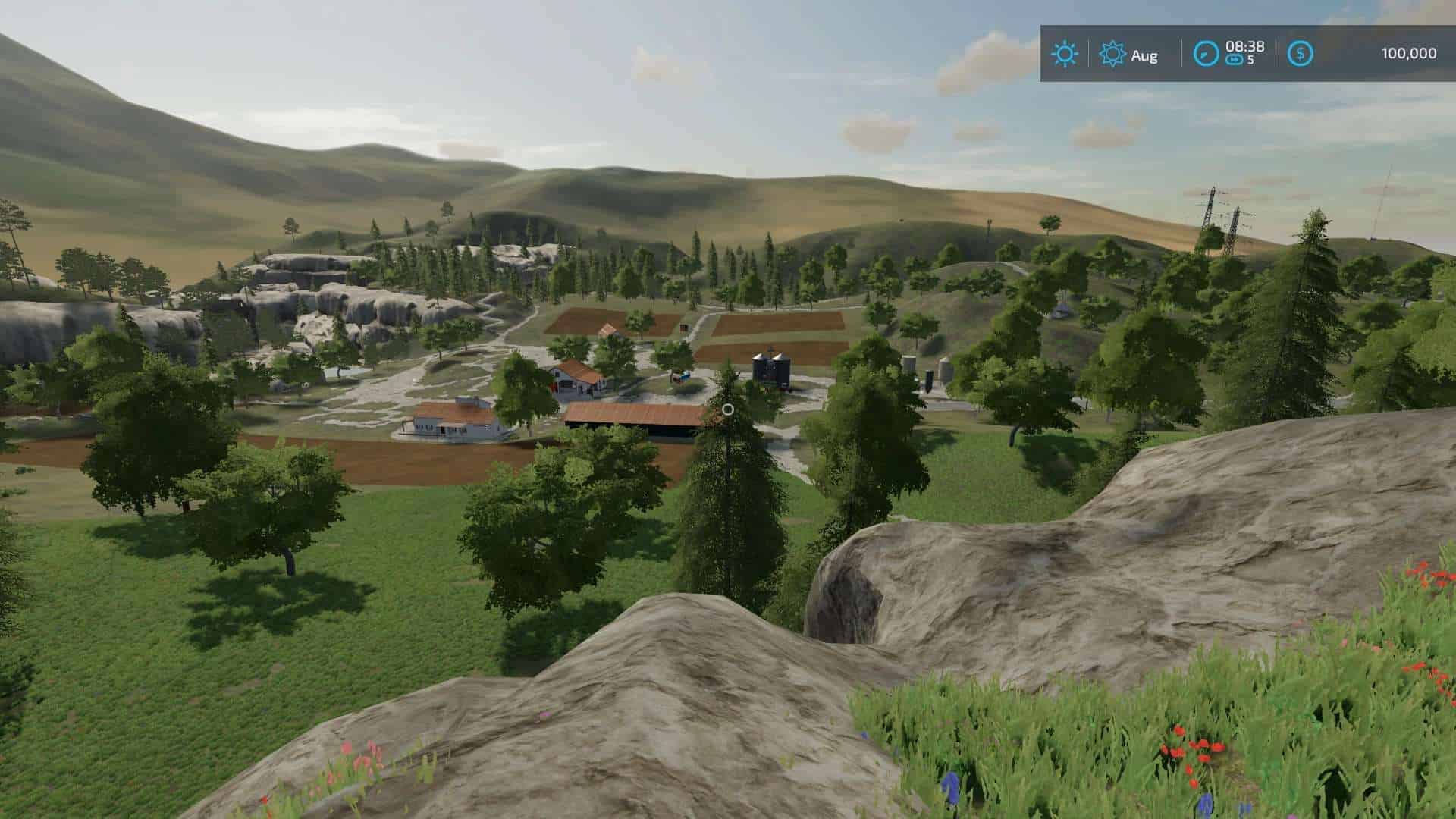Click the center crosshair reticle
This screenshot has height=819, width=1456.
coord(728,409)
